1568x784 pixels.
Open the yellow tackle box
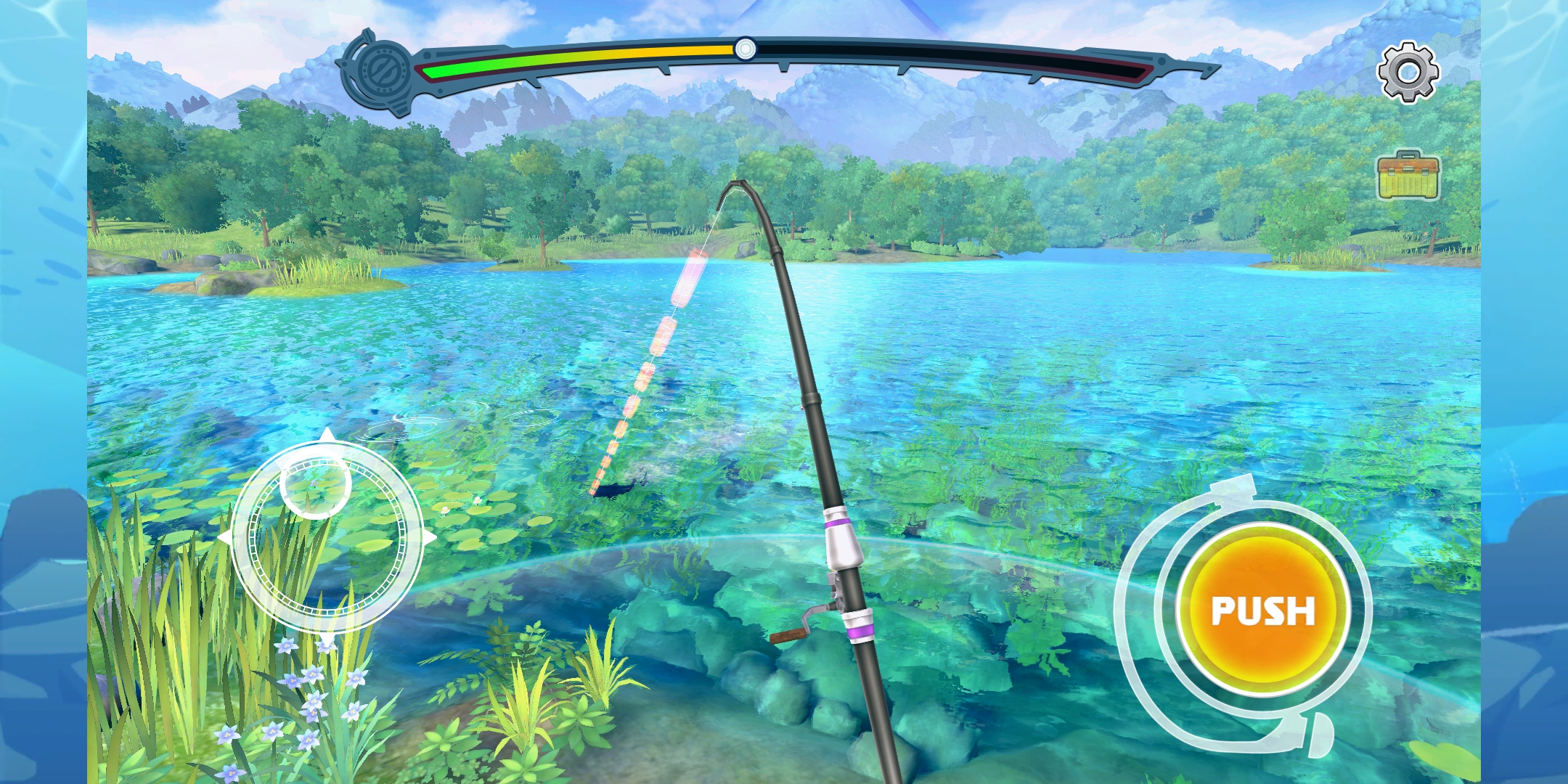point(1408,176)
